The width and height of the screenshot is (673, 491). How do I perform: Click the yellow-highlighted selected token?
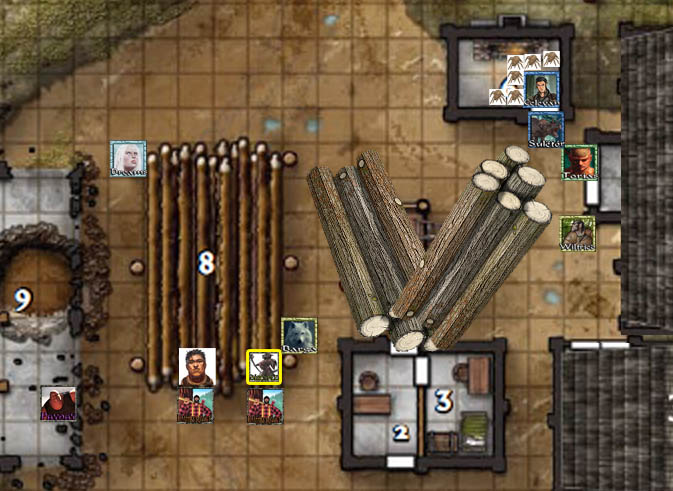point(264,367)
